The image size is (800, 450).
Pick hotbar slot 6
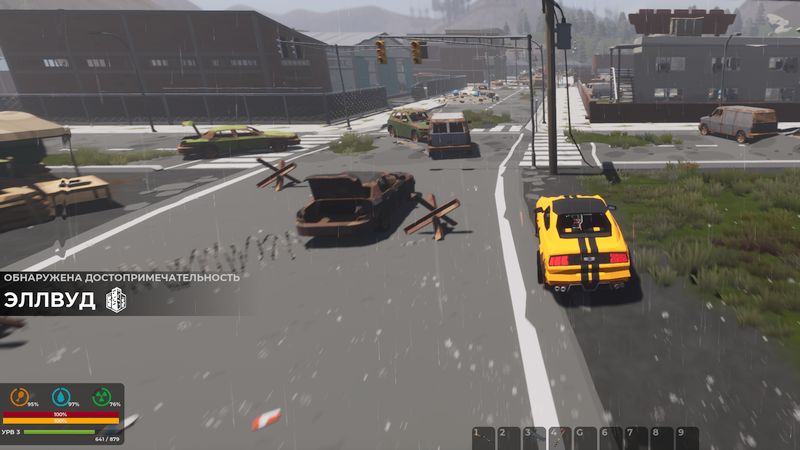611,438
